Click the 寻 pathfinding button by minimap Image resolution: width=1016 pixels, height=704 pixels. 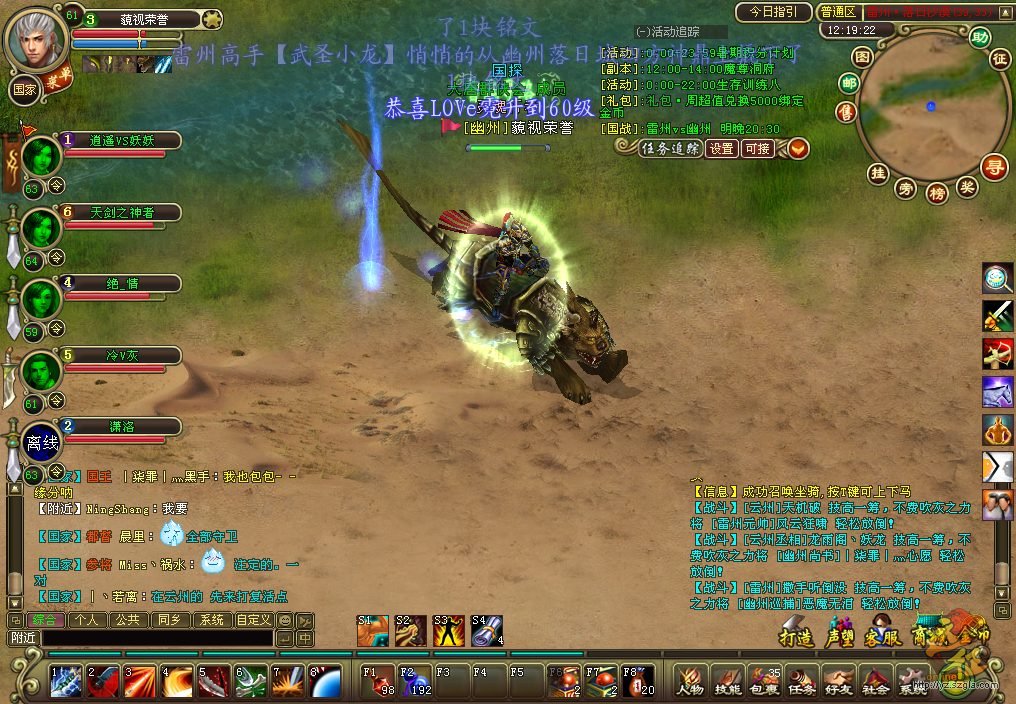pyautogui.click(x=993, y=166)
